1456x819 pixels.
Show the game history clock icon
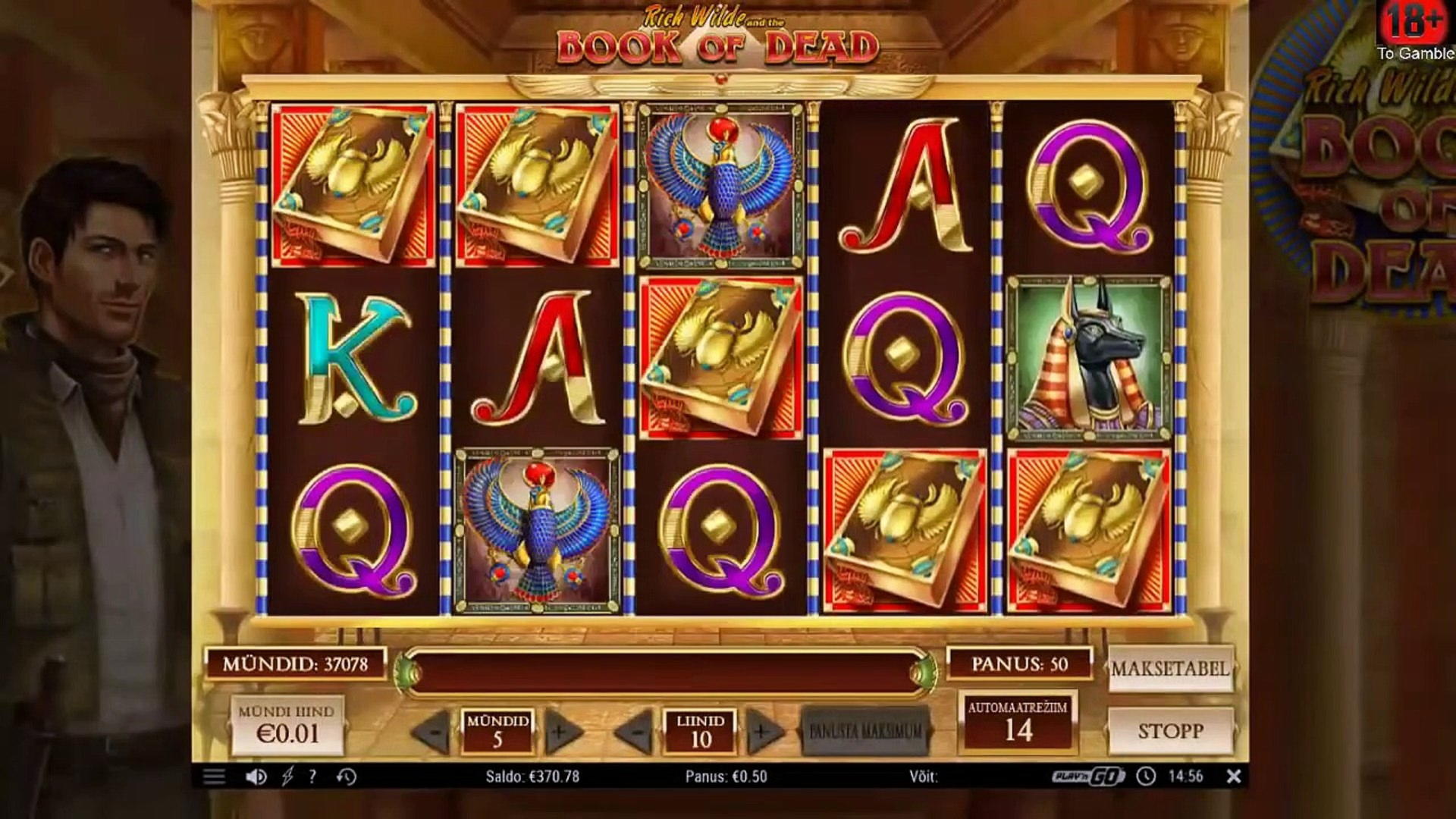(347, 777)
